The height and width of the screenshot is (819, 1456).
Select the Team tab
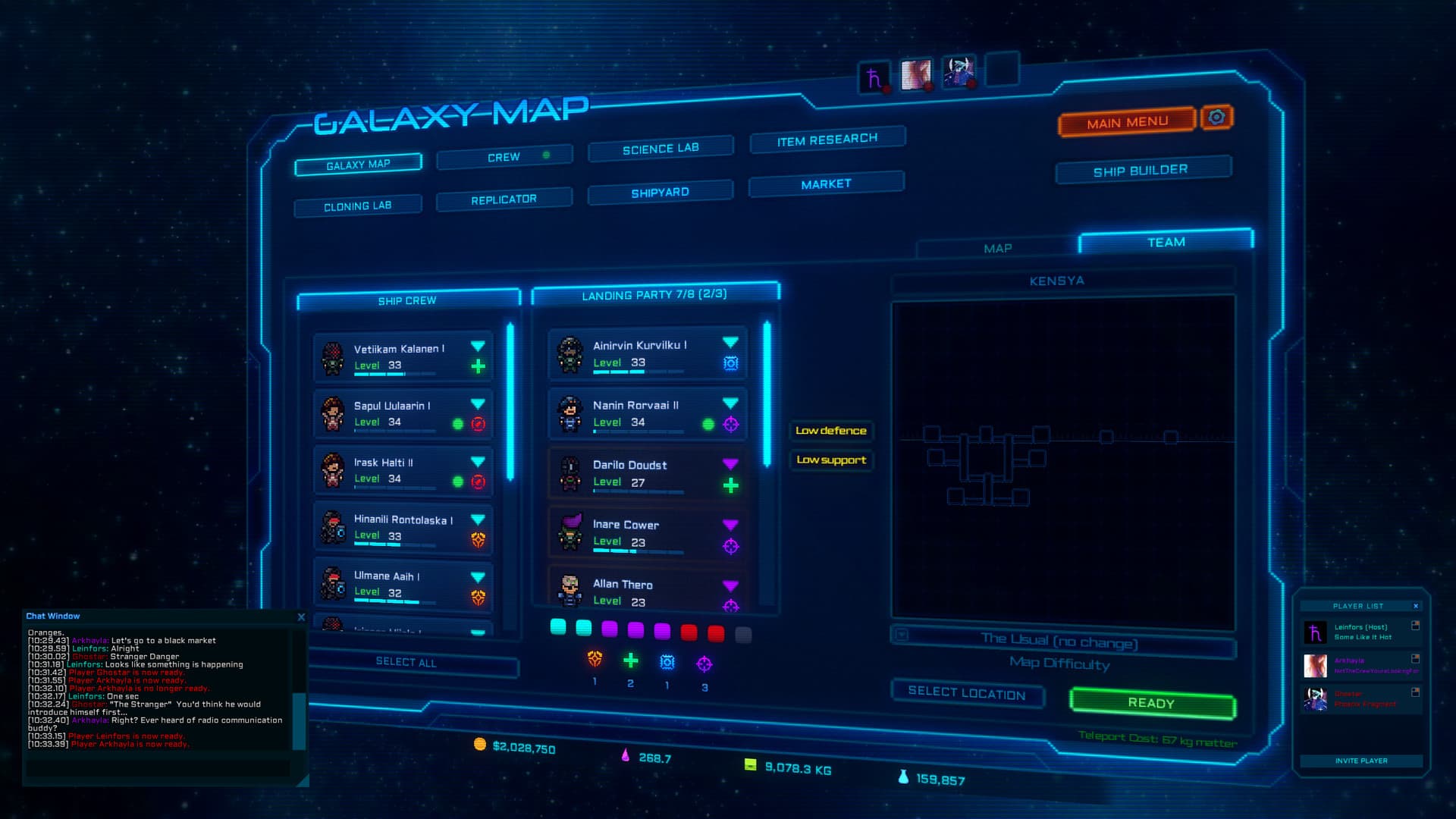pos(1166,242)
